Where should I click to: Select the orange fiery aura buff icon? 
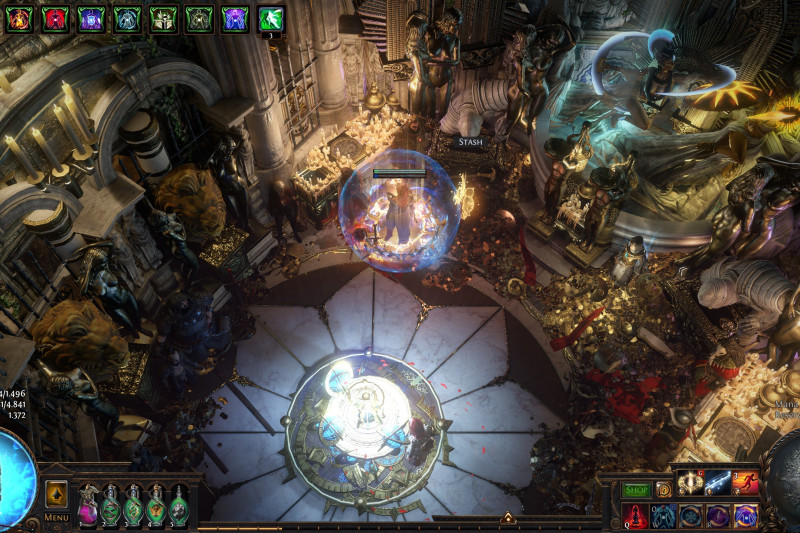coord(19,18)
